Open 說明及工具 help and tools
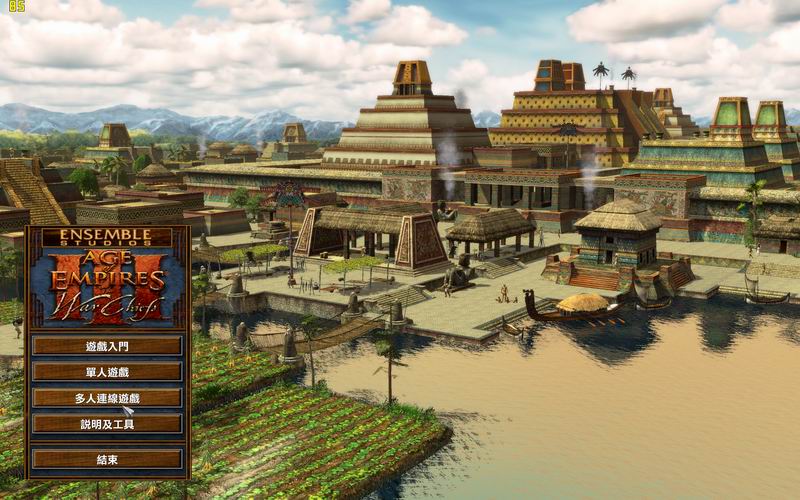Viewport: 800px width, 500px height. coord(107,424)
